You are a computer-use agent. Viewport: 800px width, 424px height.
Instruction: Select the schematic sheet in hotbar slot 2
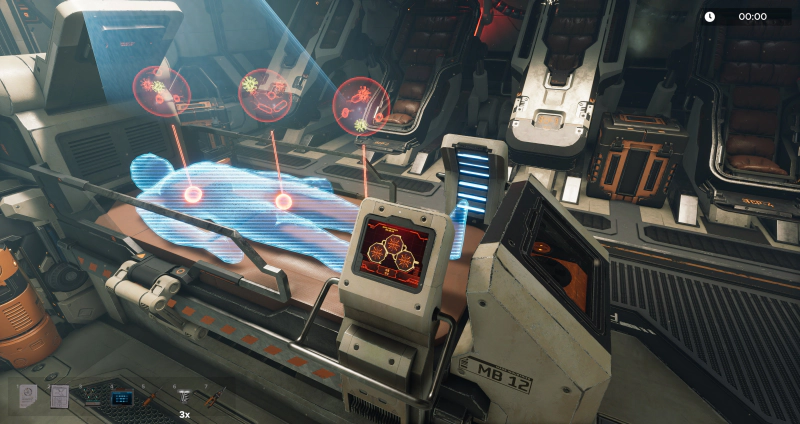59,396
